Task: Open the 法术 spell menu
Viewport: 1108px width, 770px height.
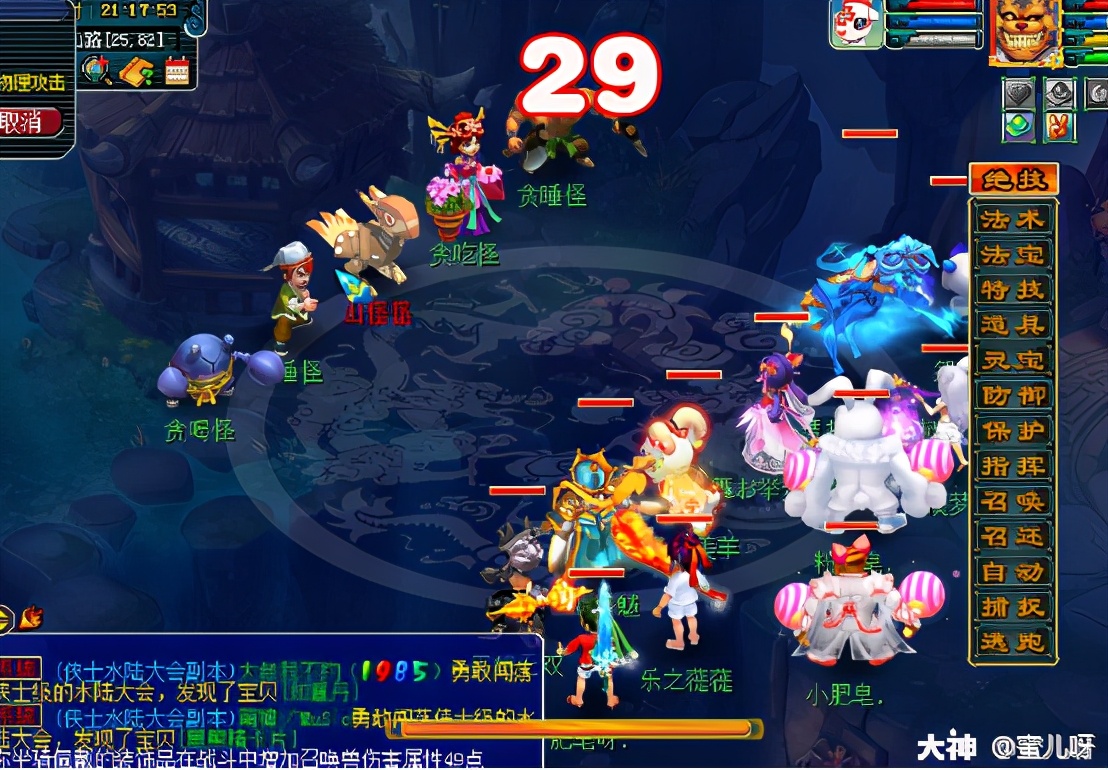Action: click(x=1012, y=219)
